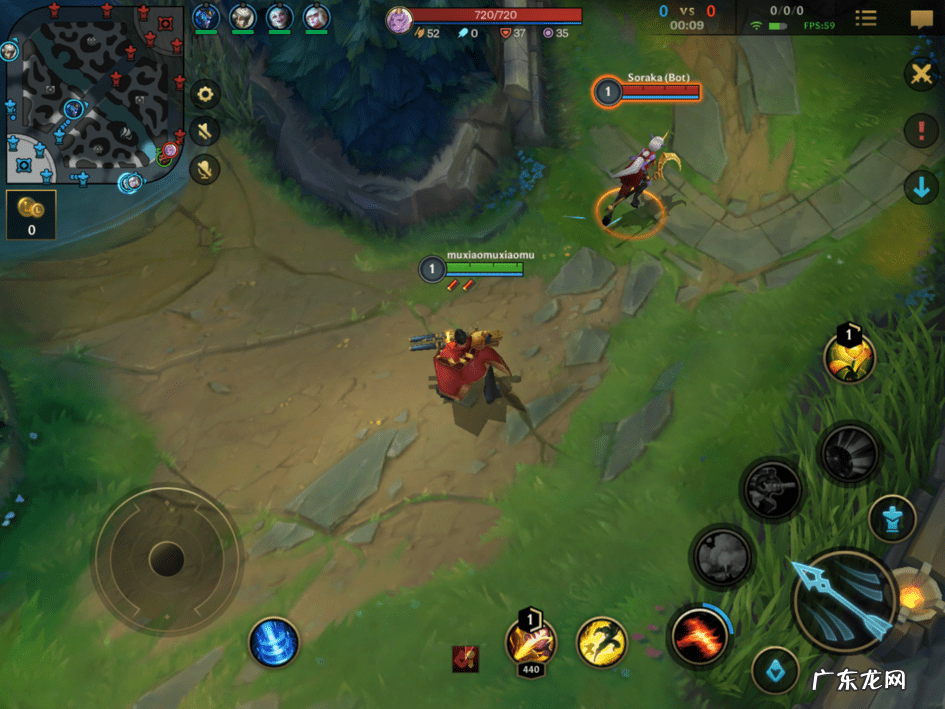Image resolution: width=945 pixels, height=709 pixels.
Task: Open the gold coin shop button
Action: pyautogui.click(x=31, y=213)
